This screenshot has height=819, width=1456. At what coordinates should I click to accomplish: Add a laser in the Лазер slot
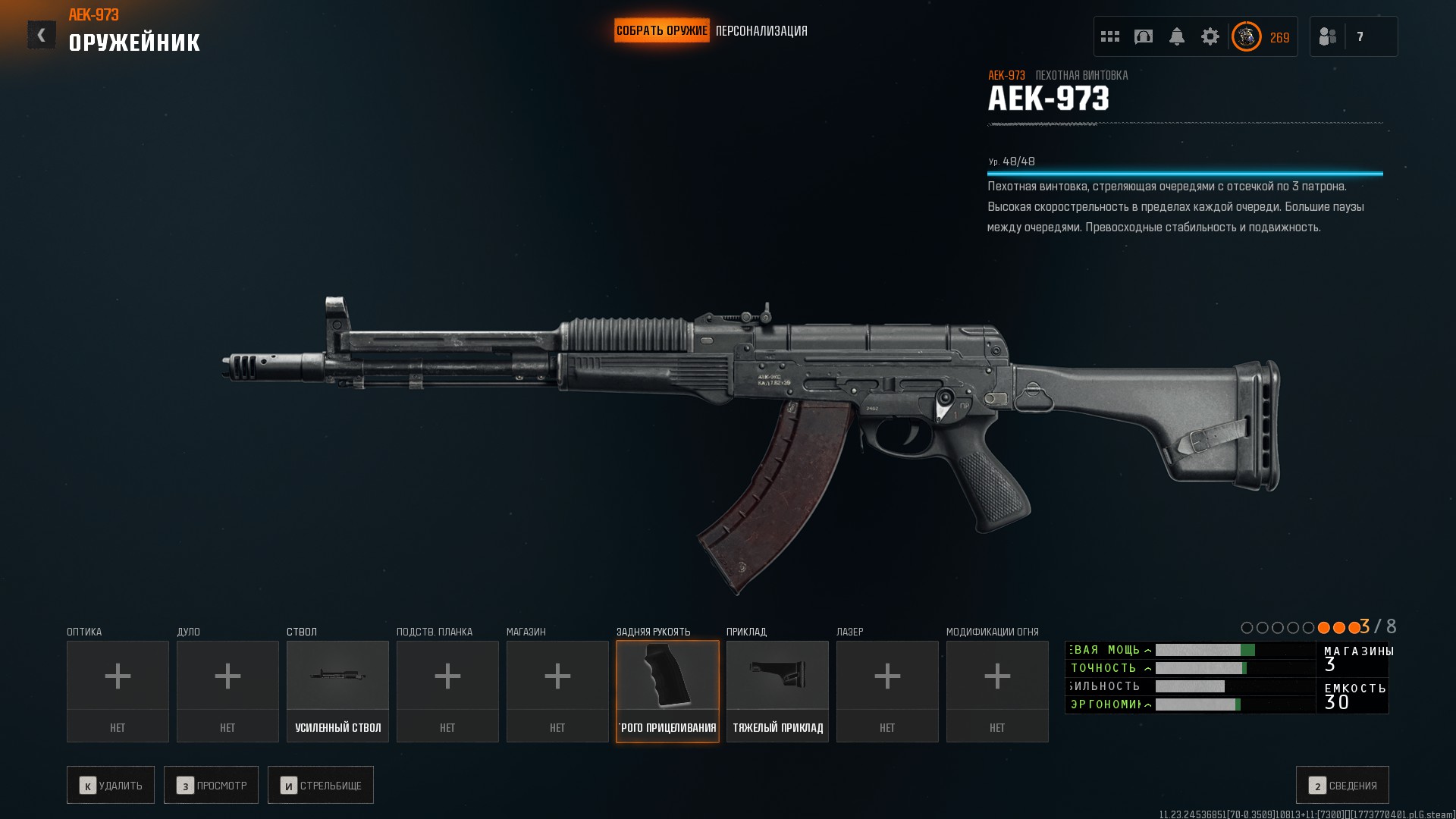(x=887, y=691)
